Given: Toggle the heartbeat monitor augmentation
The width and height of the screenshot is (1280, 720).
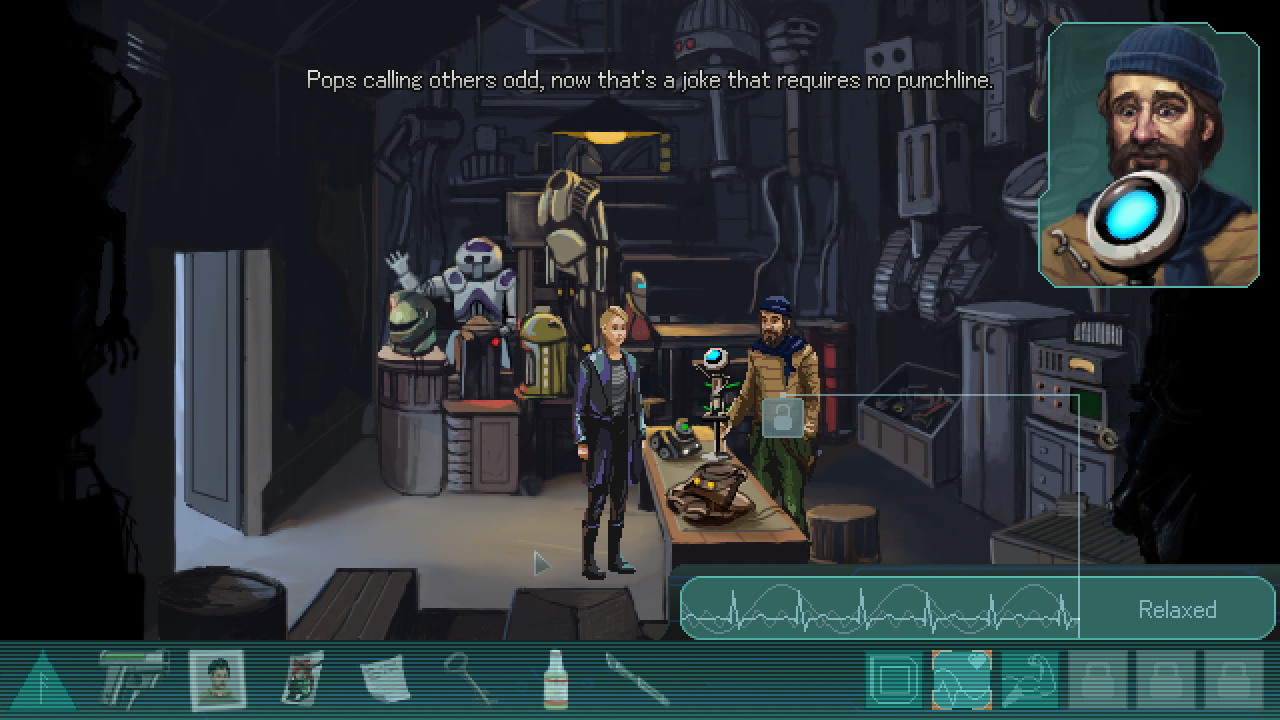Looking at the screenshot, I should click(961, 681).
